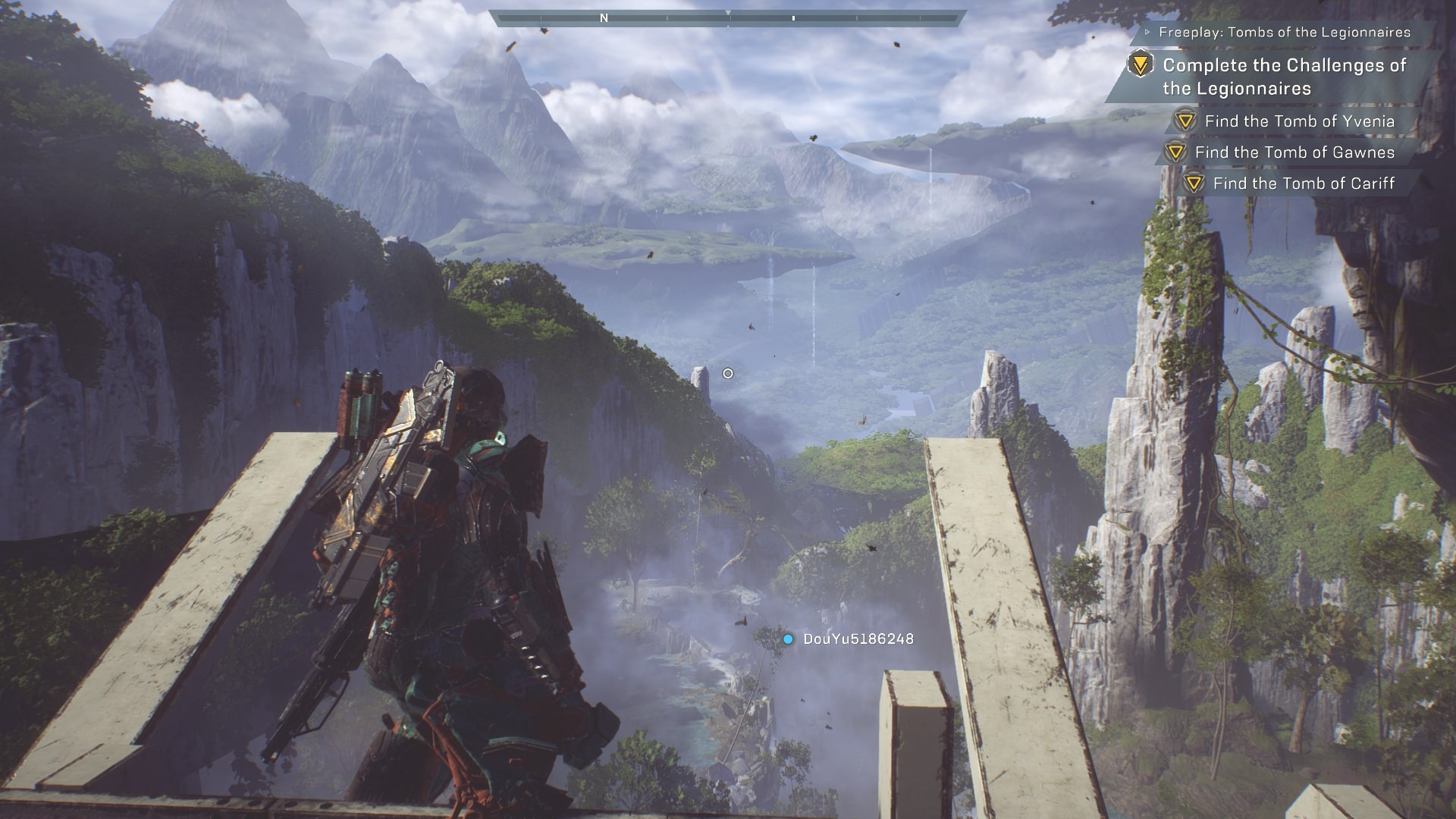1456x819 pixels.
Task: Open the Complete the Challenges of the Legionnaires objective
Action: 1284,77
